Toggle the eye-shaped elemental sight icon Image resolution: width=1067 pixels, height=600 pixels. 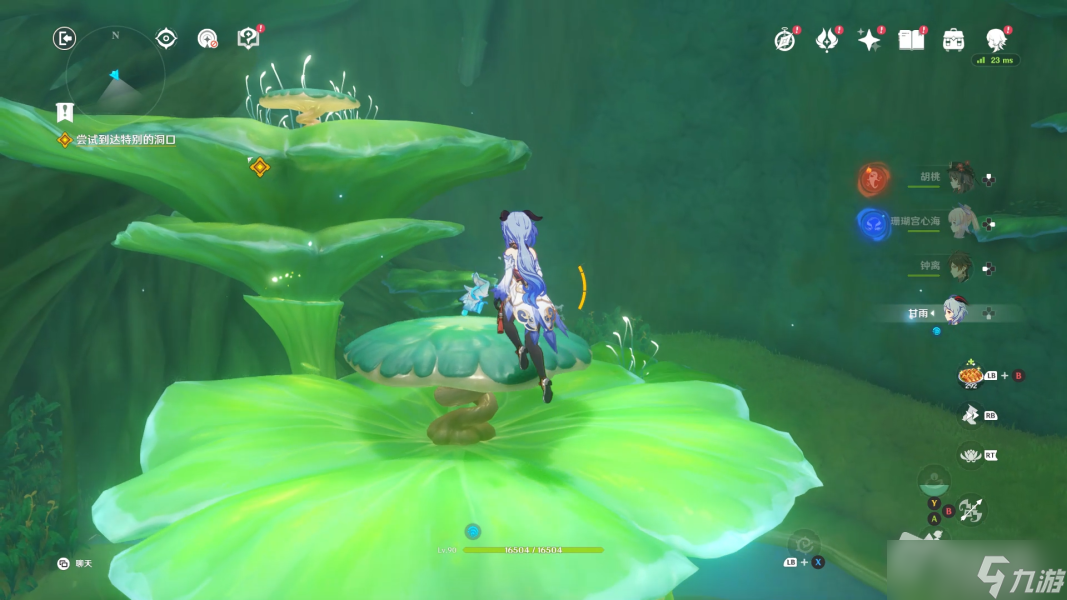click(x=166, y=39)
